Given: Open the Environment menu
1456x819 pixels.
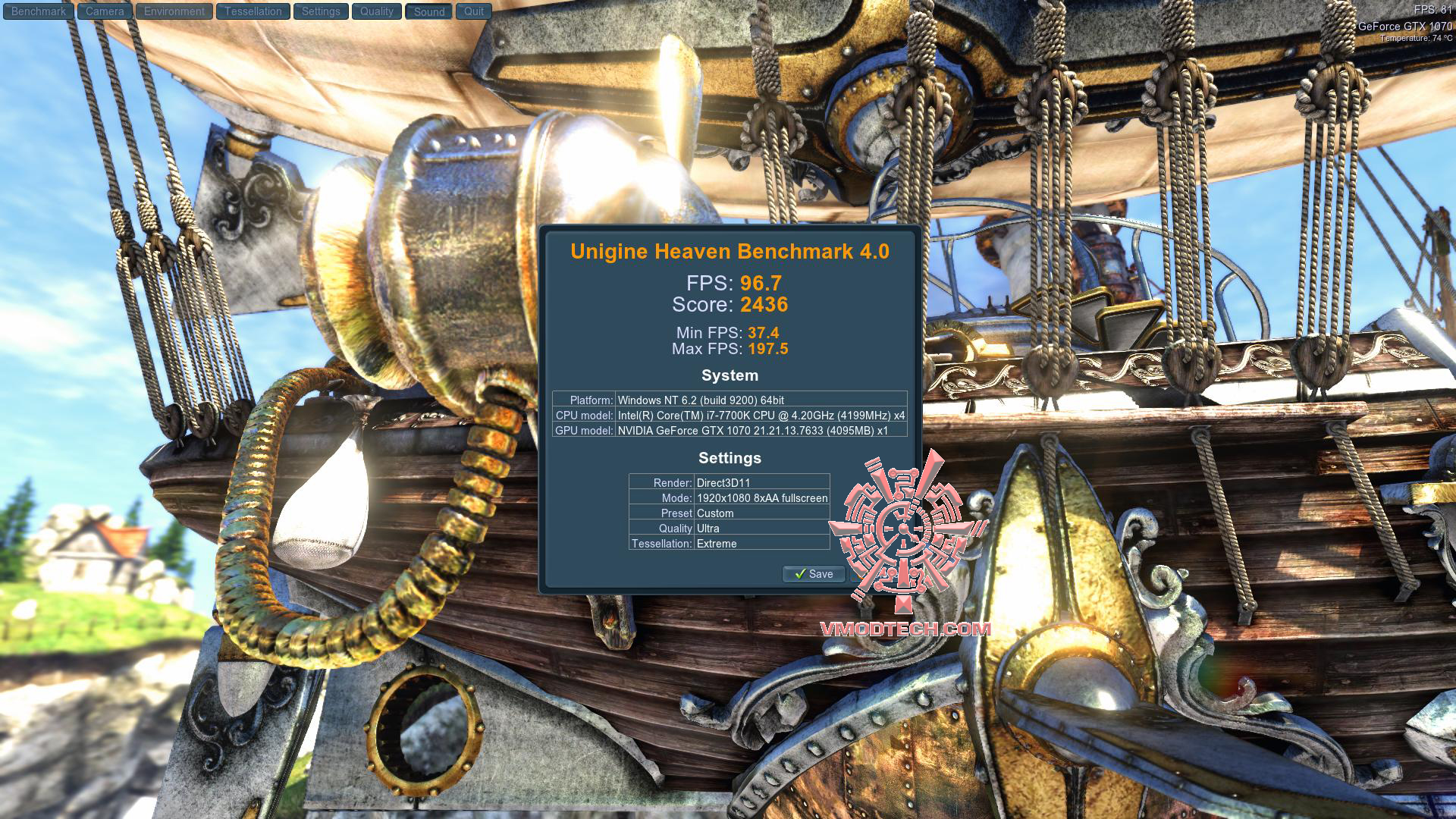Looking at the screenshot, I should pyautogui.click(x=174, y=11).
